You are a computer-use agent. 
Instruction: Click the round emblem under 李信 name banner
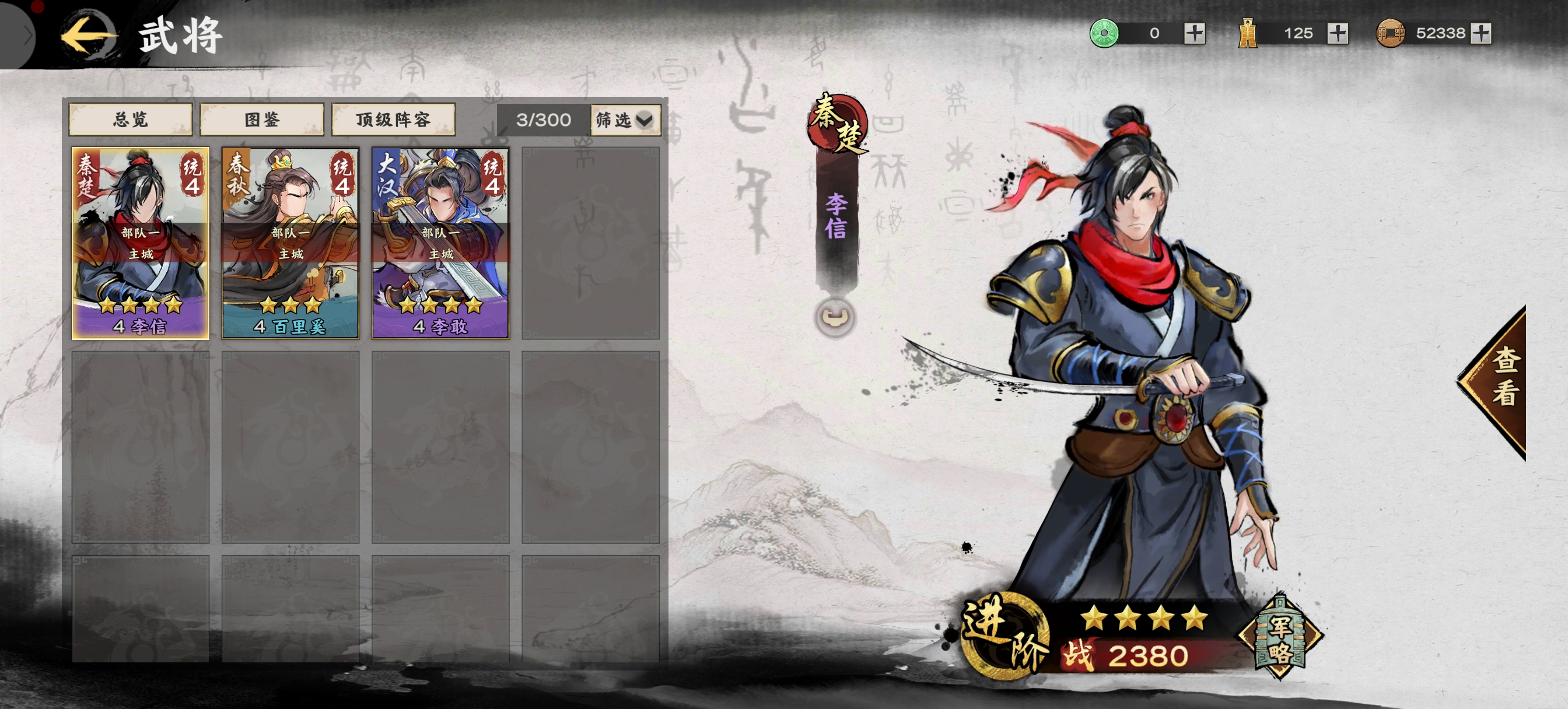coord(835,317)
